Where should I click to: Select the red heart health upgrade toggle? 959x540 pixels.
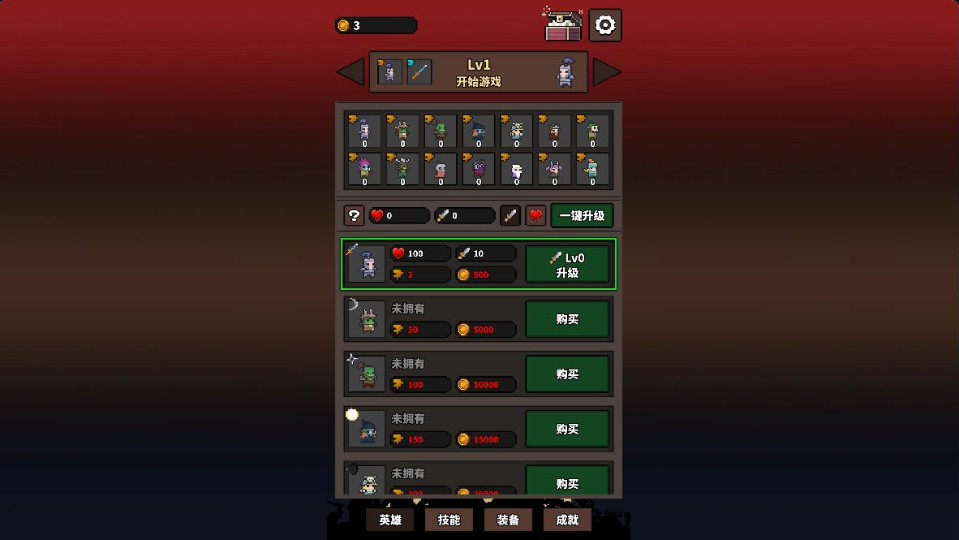536,215
